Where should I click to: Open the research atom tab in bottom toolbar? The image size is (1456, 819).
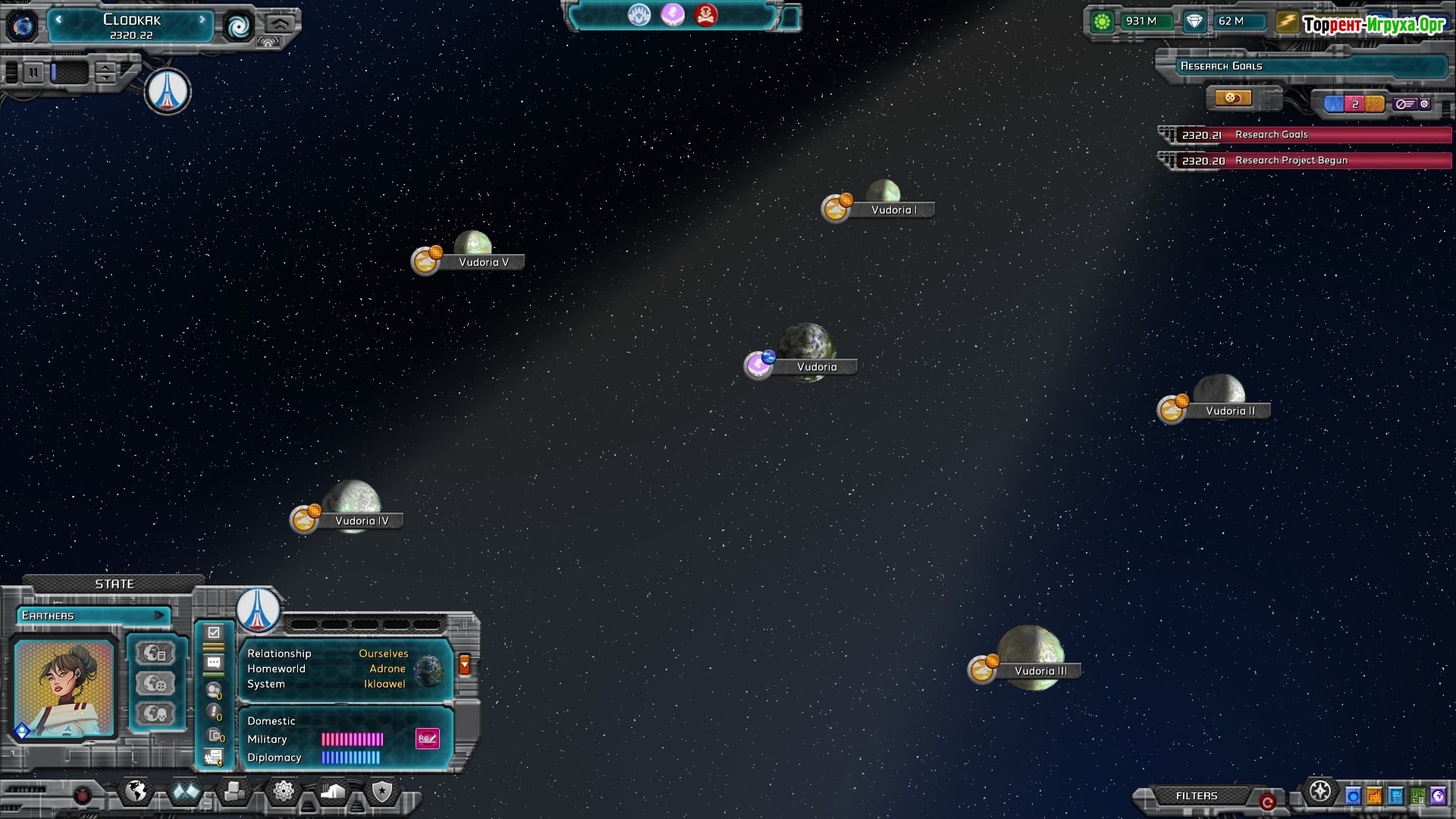pos(284,792)
